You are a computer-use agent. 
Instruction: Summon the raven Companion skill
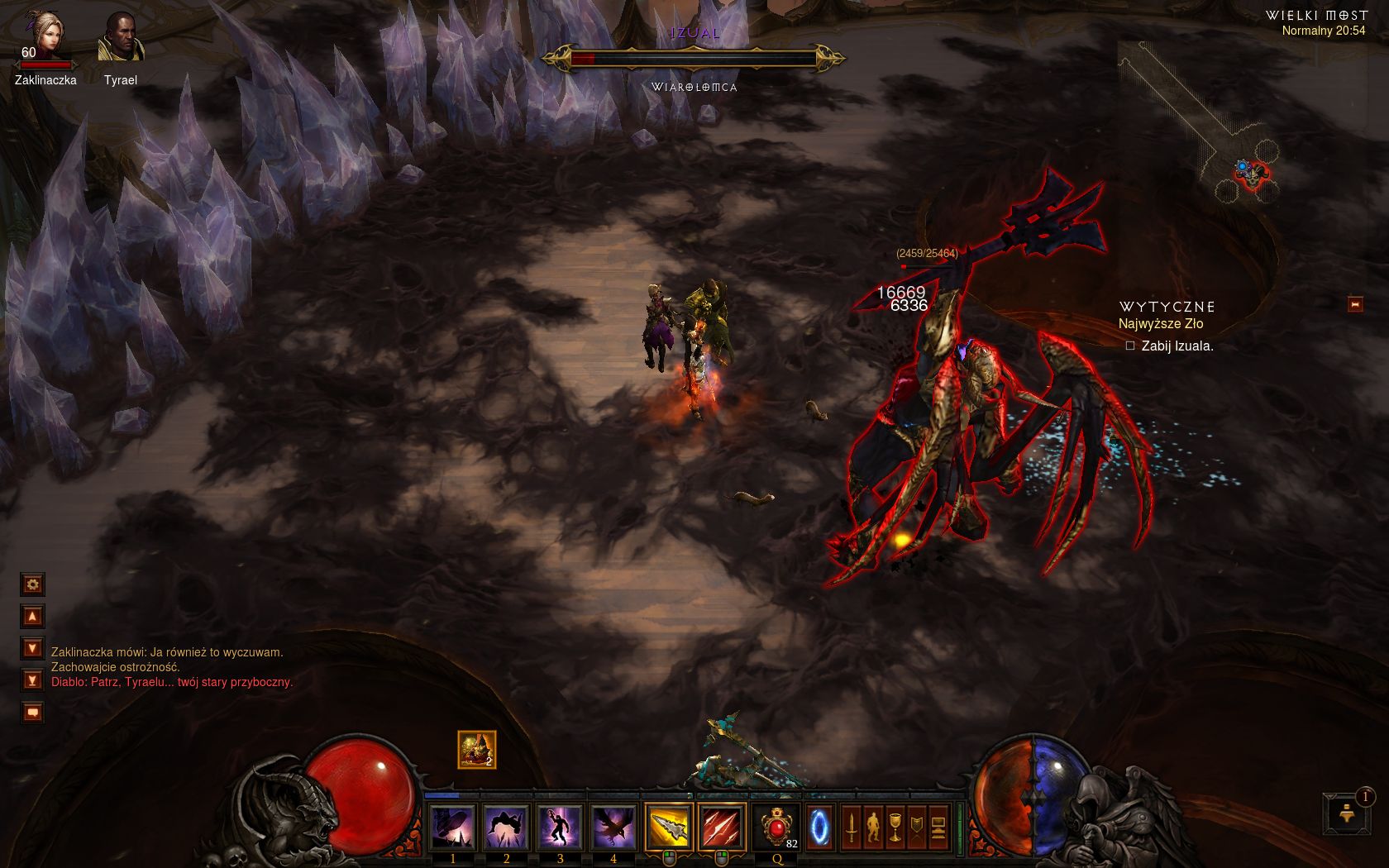(613, 826)
